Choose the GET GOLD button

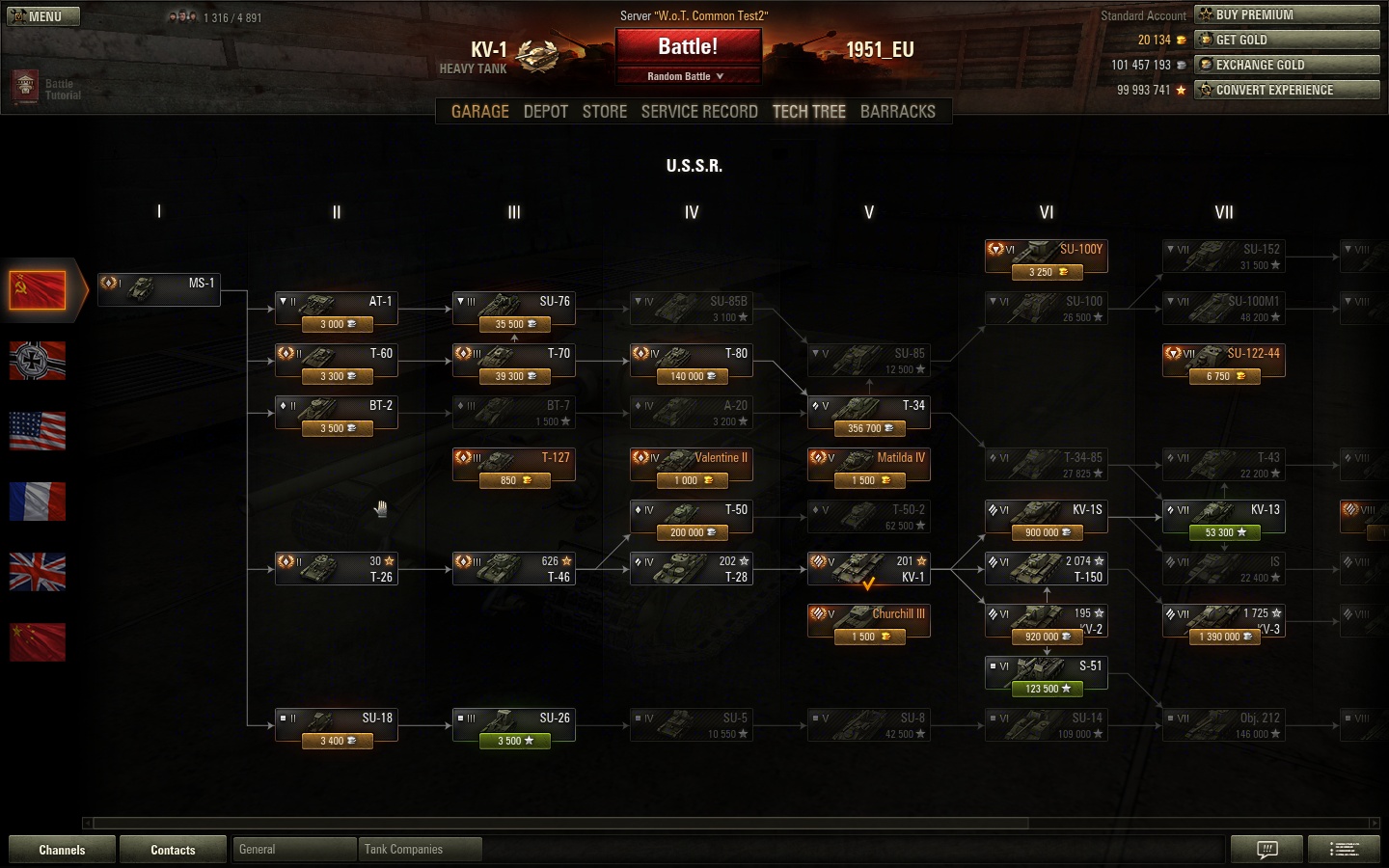tap(1287, 40)
